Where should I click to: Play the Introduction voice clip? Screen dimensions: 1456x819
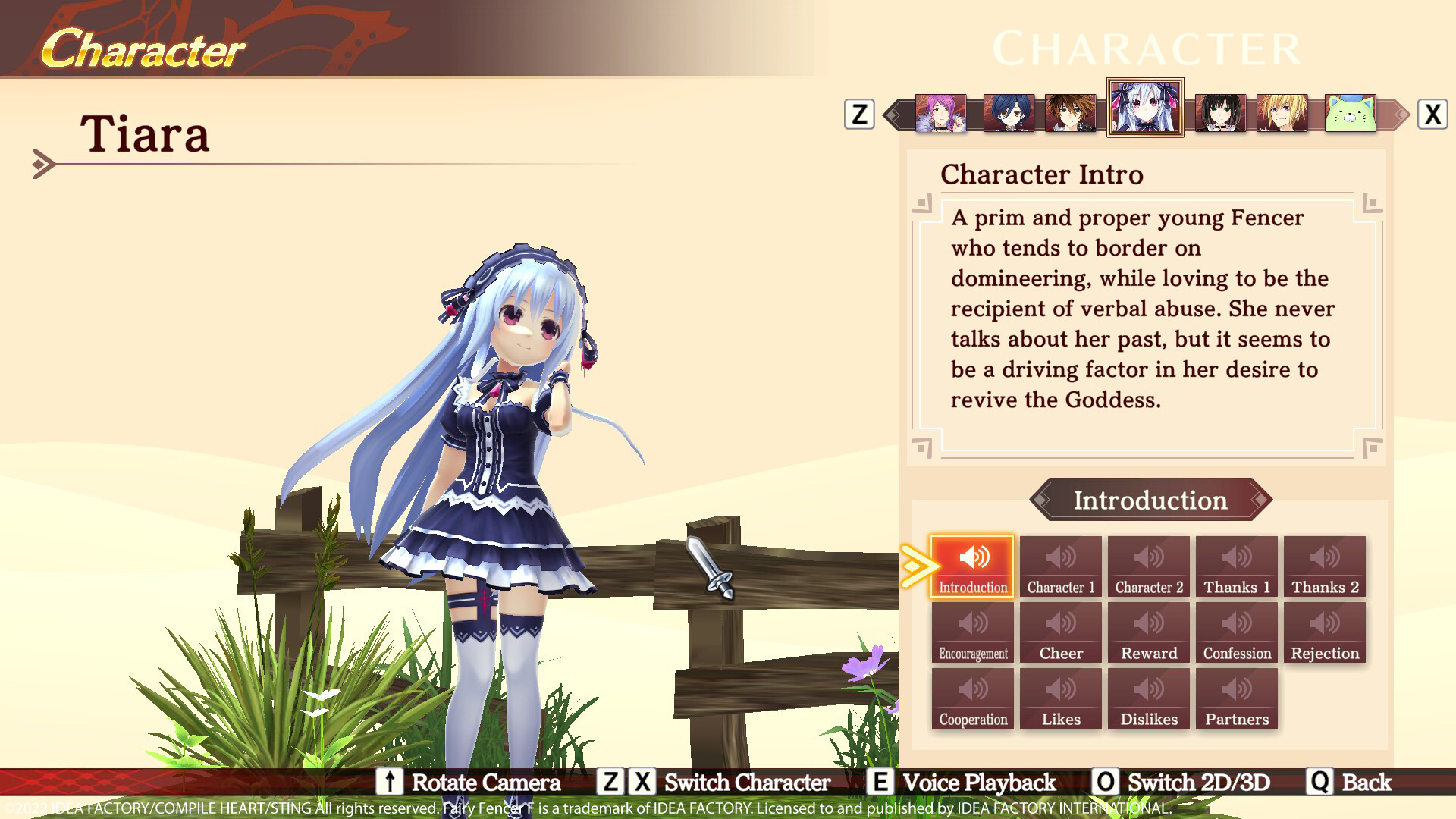972,566
